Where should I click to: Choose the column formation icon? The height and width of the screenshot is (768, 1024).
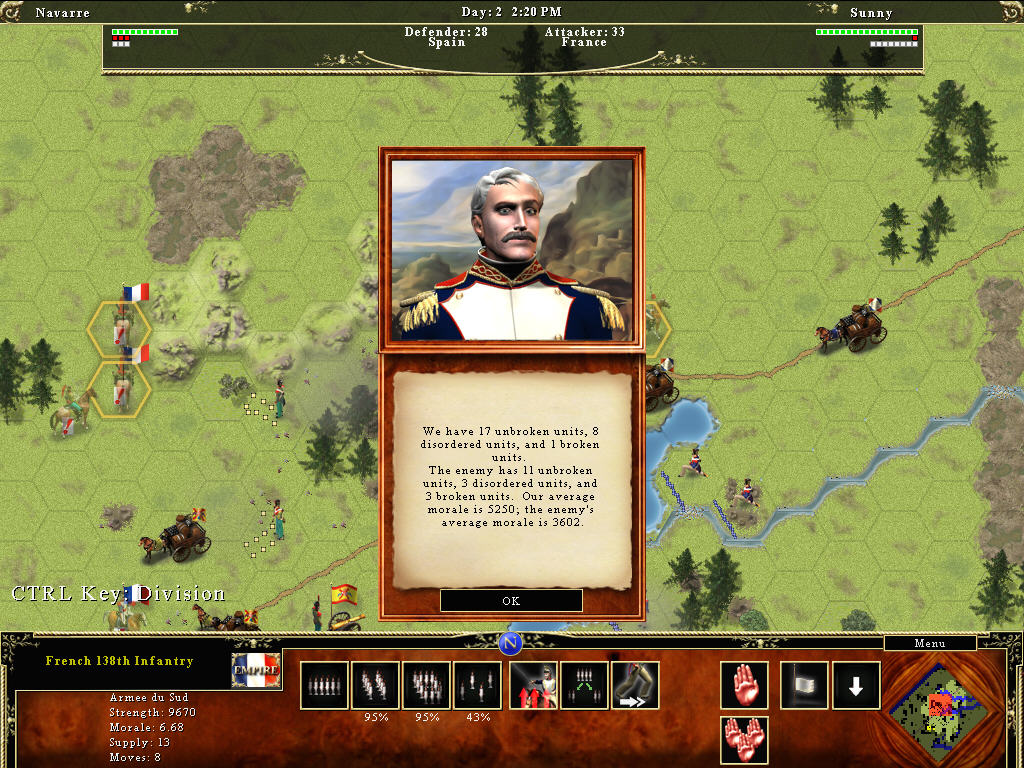coord(375,685)
